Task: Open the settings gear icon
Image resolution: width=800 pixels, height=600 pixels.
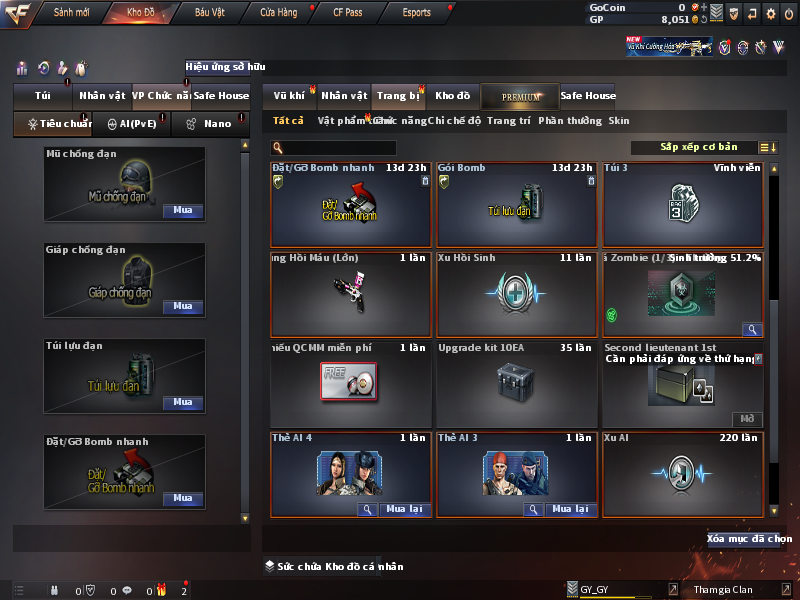Action: coord(770,13)
